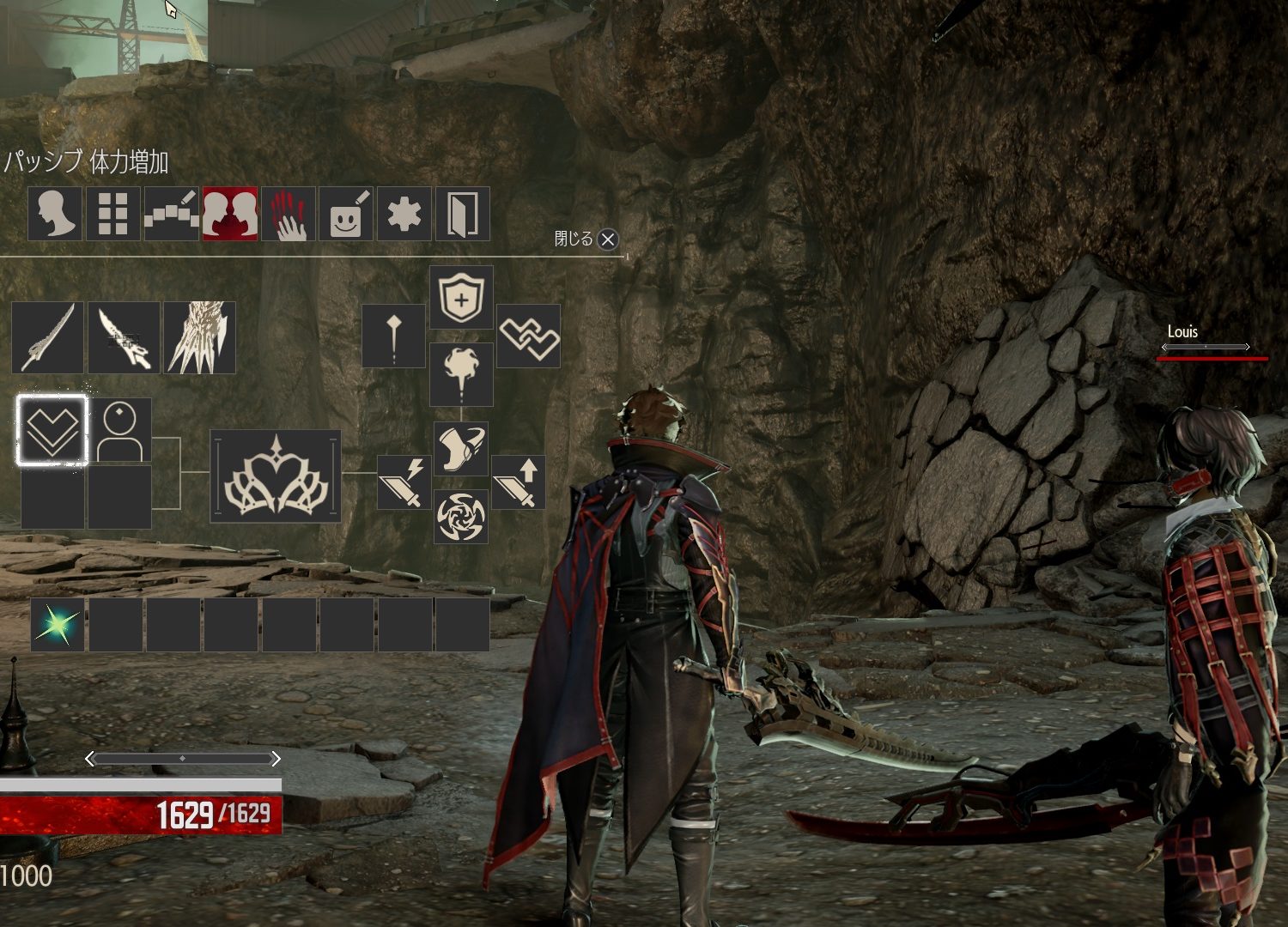
Task: Select the shield with plus gift
Action: point(461,297)
